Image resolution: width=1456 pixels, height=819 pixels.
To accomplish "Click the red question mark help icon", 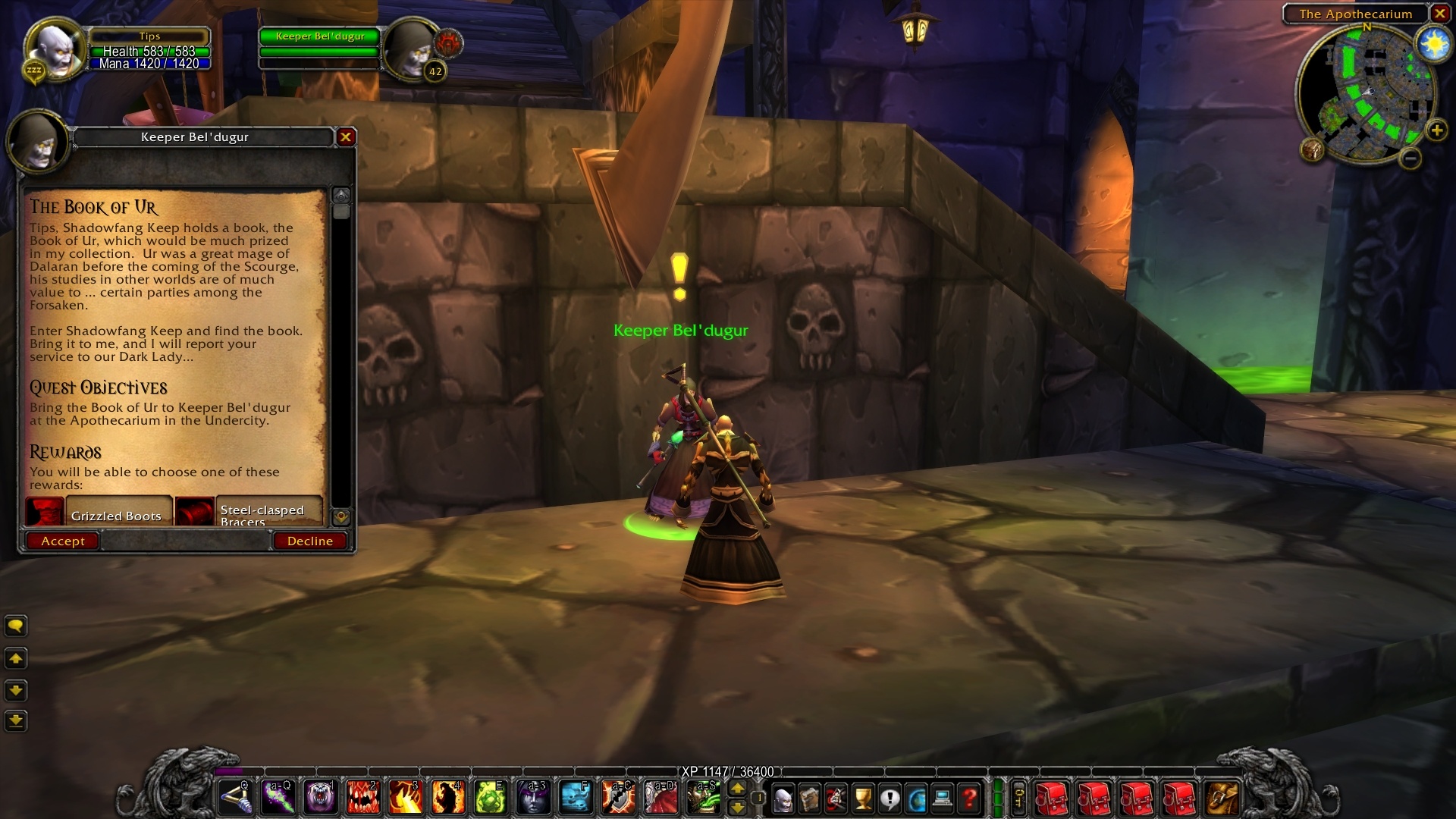I will (970, 798).
